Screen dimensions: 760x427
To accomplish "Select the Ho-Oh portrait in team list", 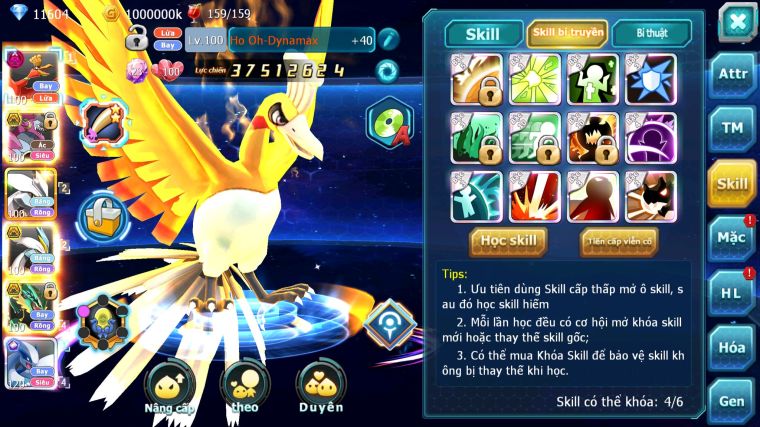I will click(28, 77).
